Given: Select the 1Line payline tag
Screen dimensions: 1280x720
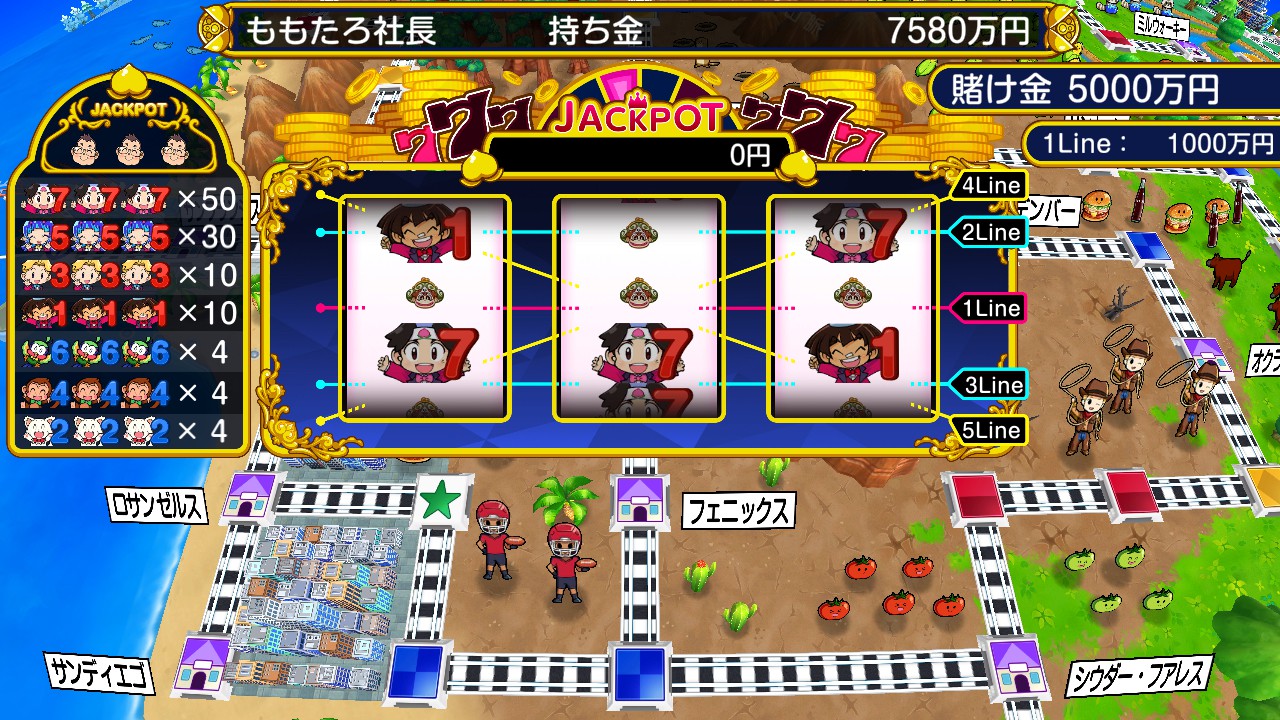Looking at the screenshot, I should tap(989, 308).
